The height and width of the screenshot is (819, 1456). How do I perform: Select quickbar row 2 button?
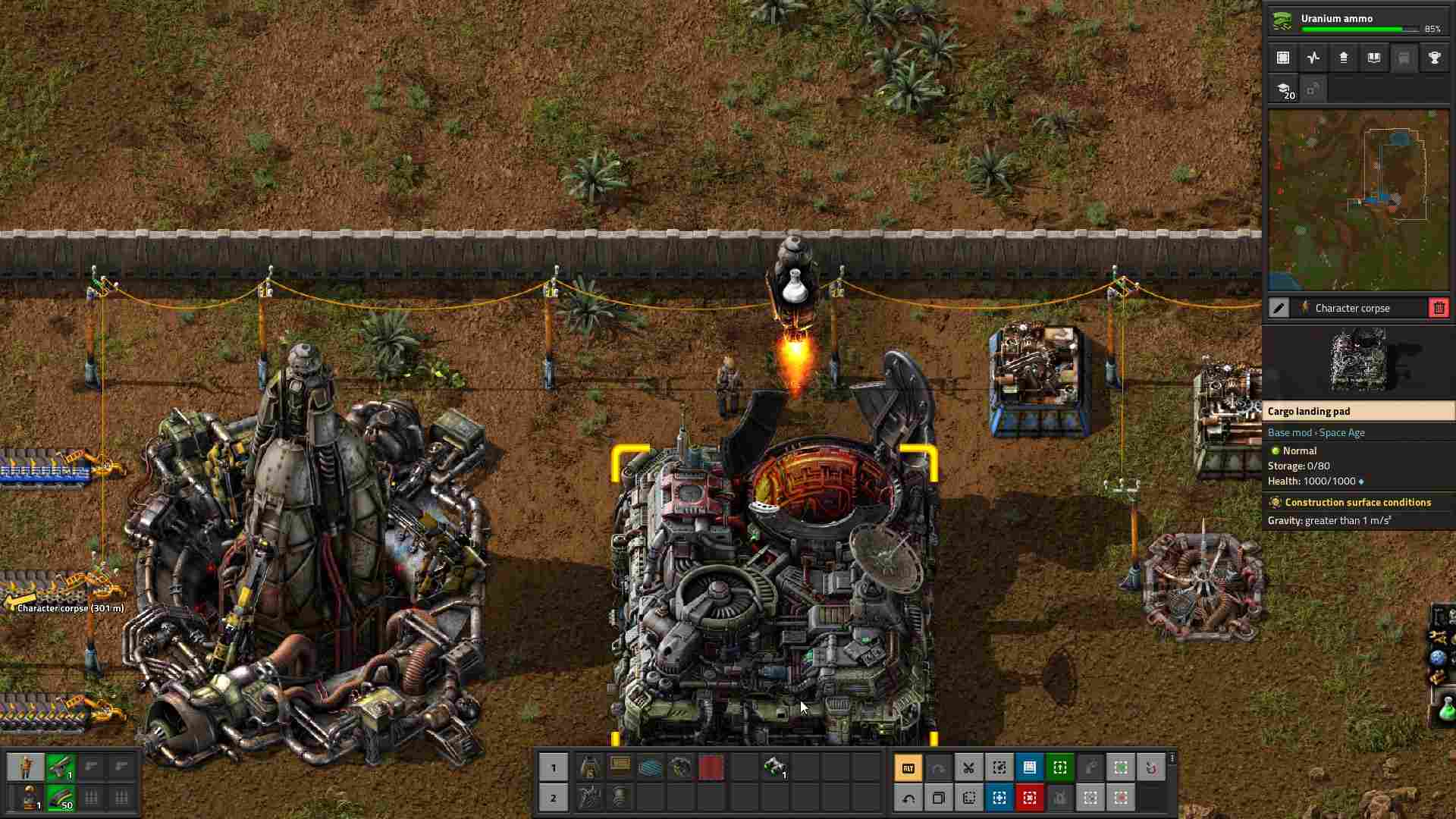[554, 798]
